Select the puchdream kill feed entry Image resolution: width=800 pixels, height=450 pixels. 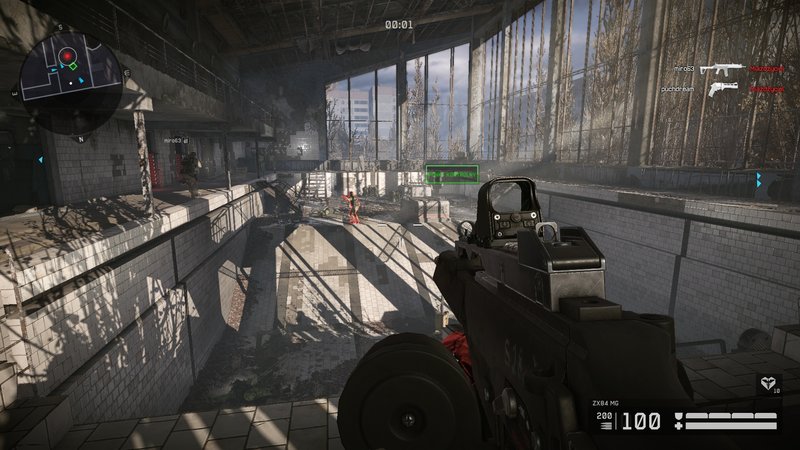pyautogui.click(x=713, y=89)
